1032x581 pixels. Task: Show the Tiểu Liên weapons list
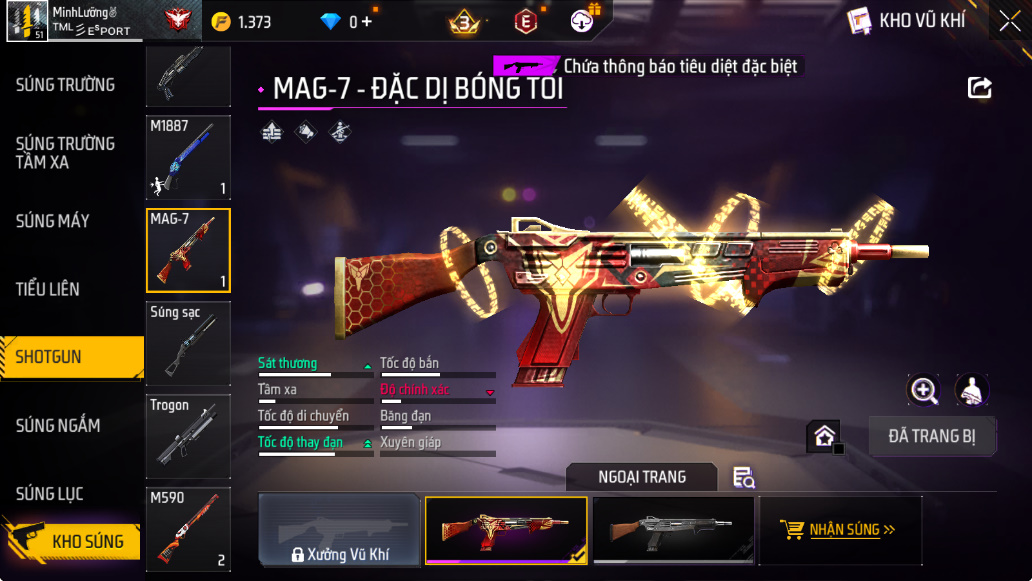click(x=48, y=289)
